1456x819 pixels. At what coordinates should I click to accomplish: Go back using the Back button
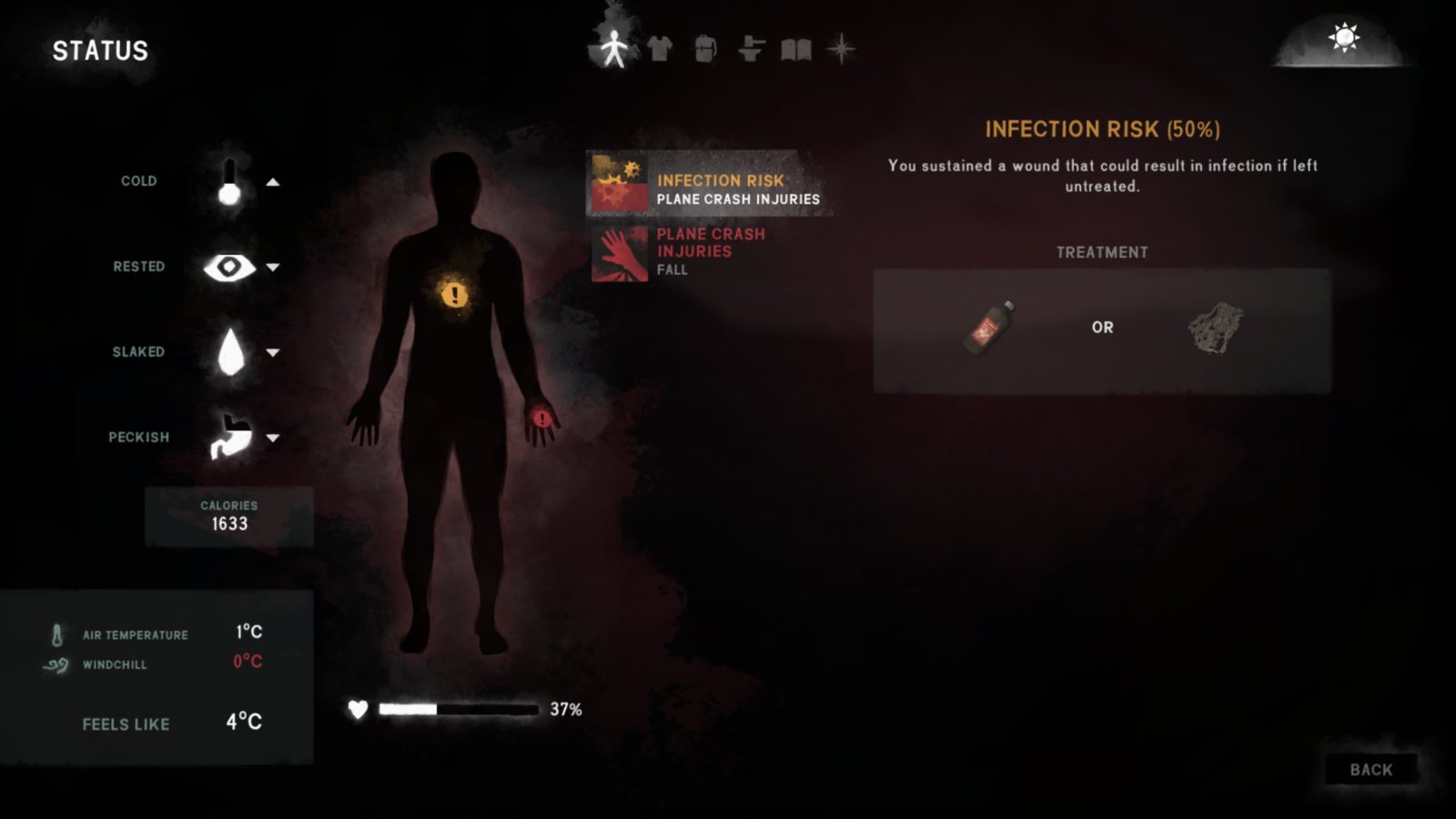tap(1370, 770)
